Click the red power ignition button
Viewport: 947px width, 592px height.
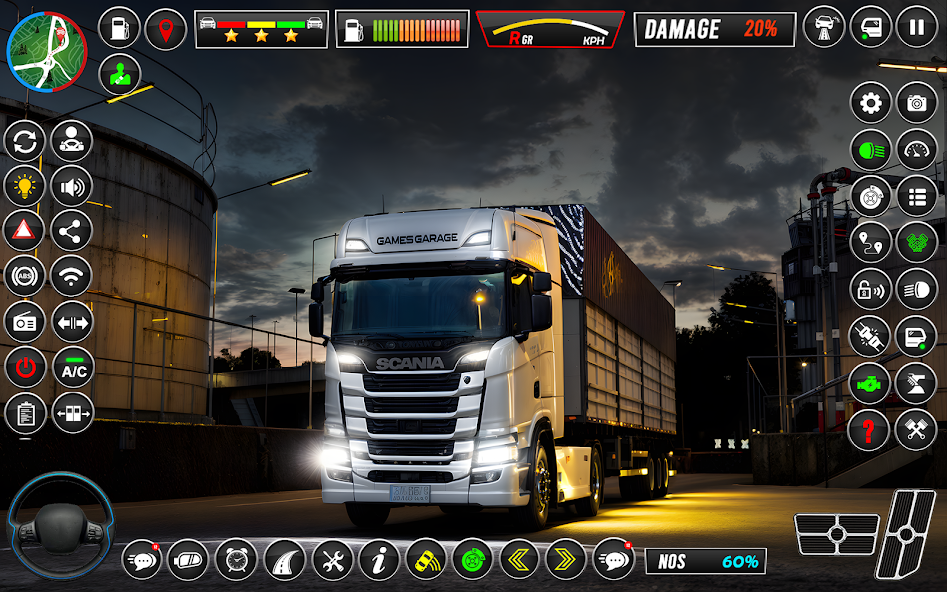coord(24,367)
